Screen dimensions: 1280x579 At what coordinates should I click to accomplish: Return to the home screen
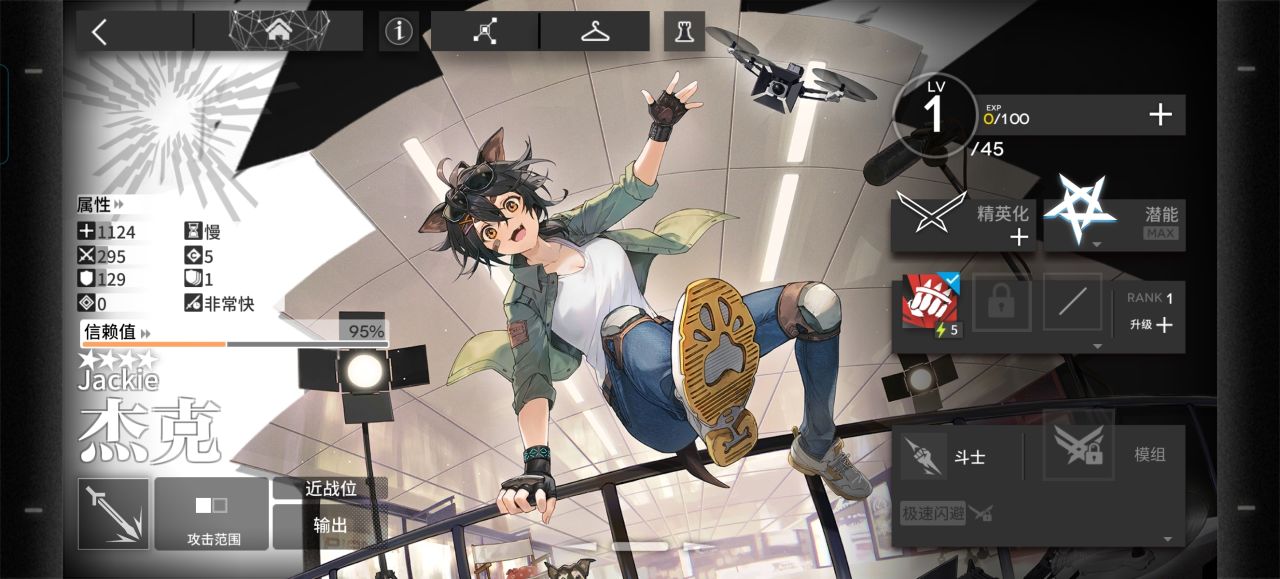coord(278,31)
